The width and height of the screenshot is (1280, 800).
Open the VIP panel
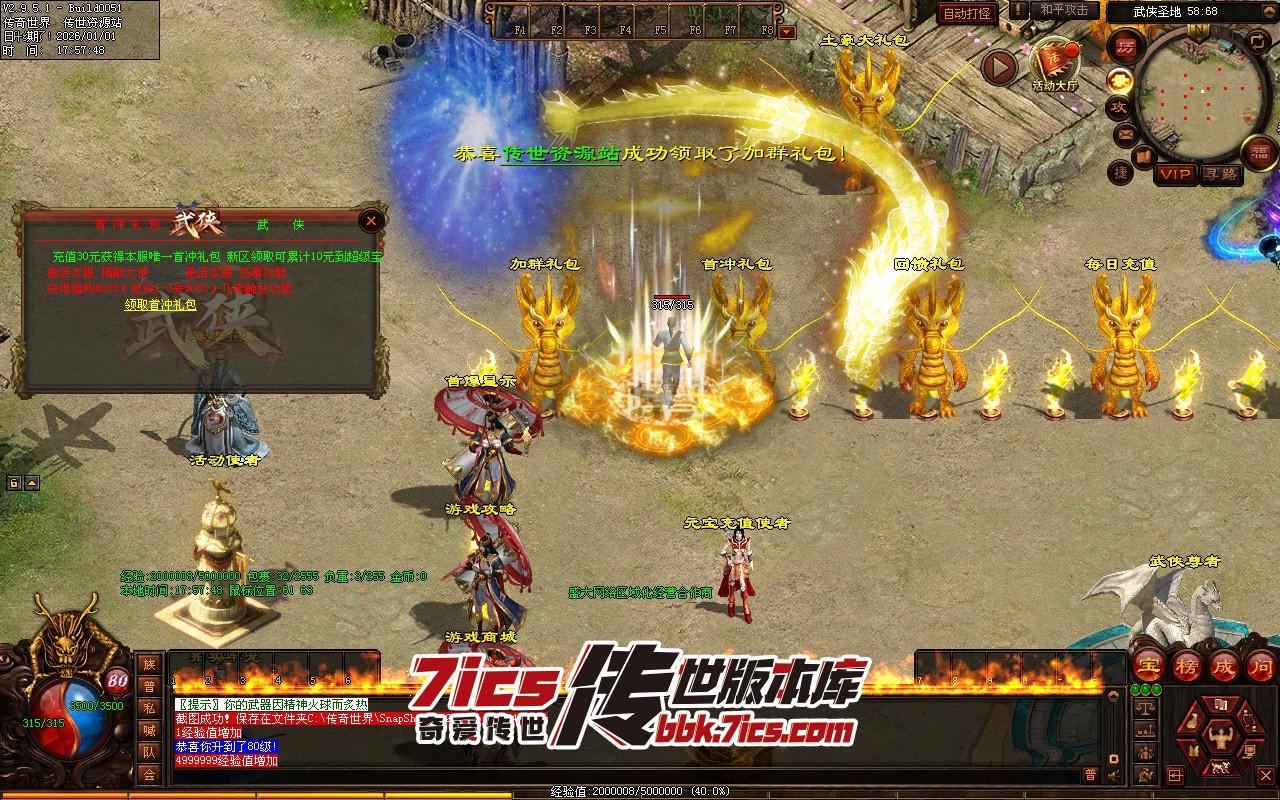click(x=1175, y=174)
